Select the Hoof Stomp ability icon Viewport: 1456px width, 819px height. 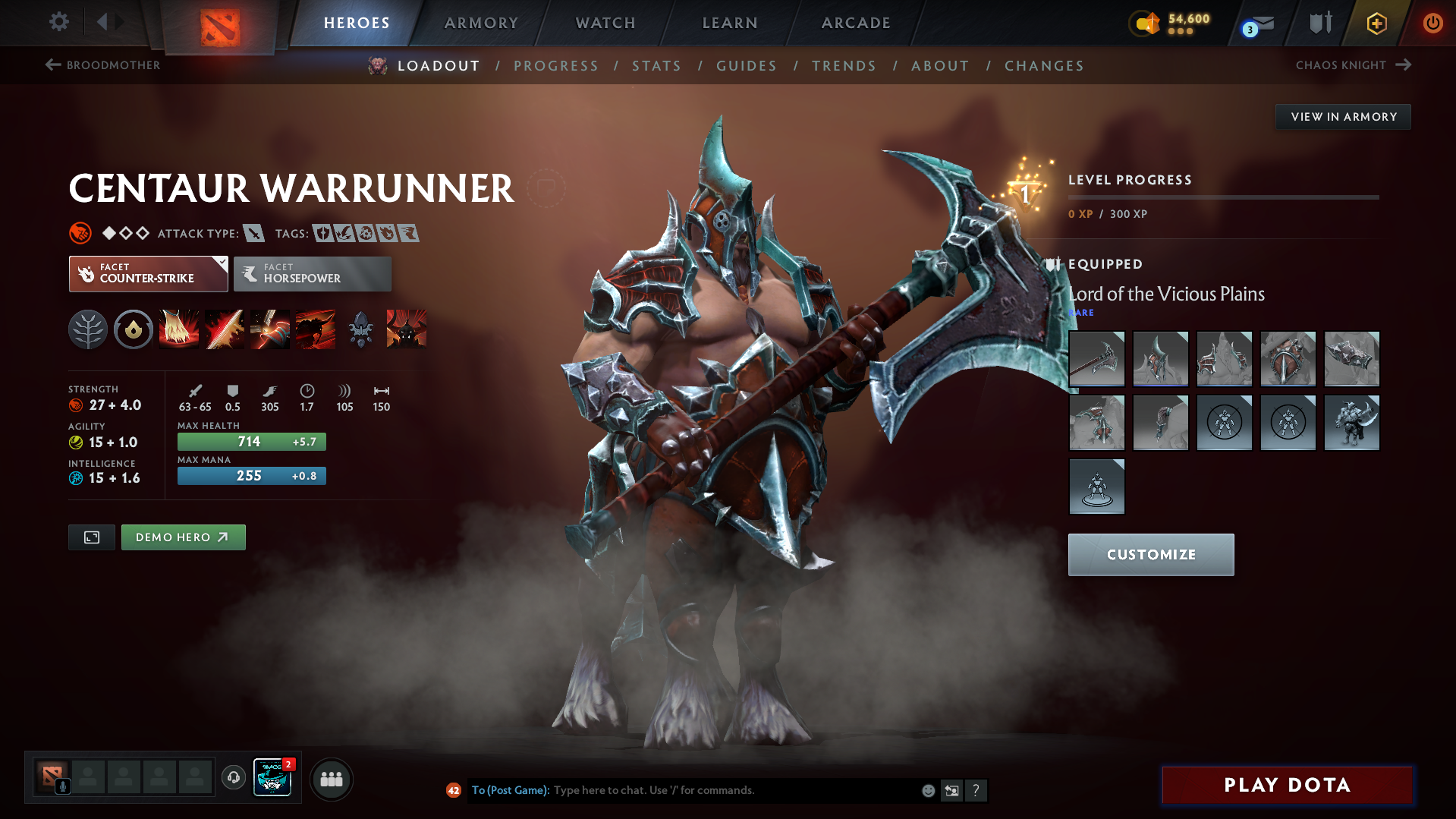[179, 329]
